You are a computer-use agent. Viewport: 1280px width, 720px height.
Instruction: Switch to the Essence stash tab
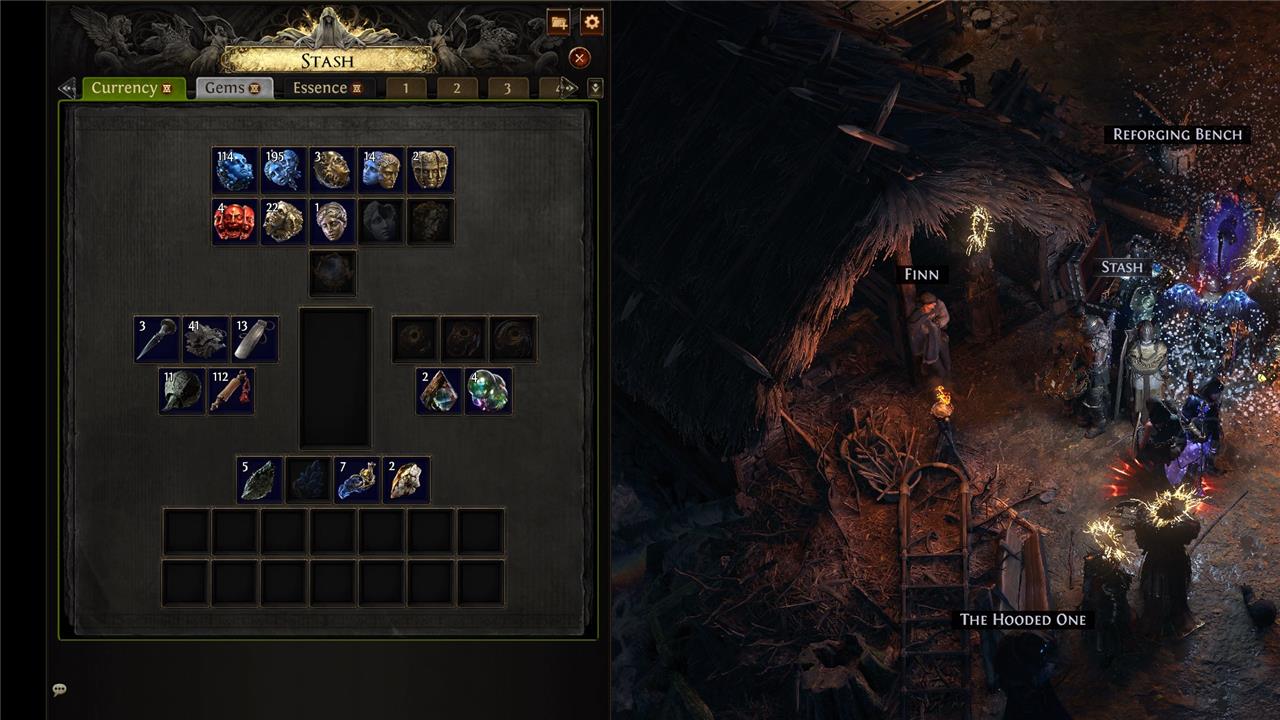[x=327, y=88]
